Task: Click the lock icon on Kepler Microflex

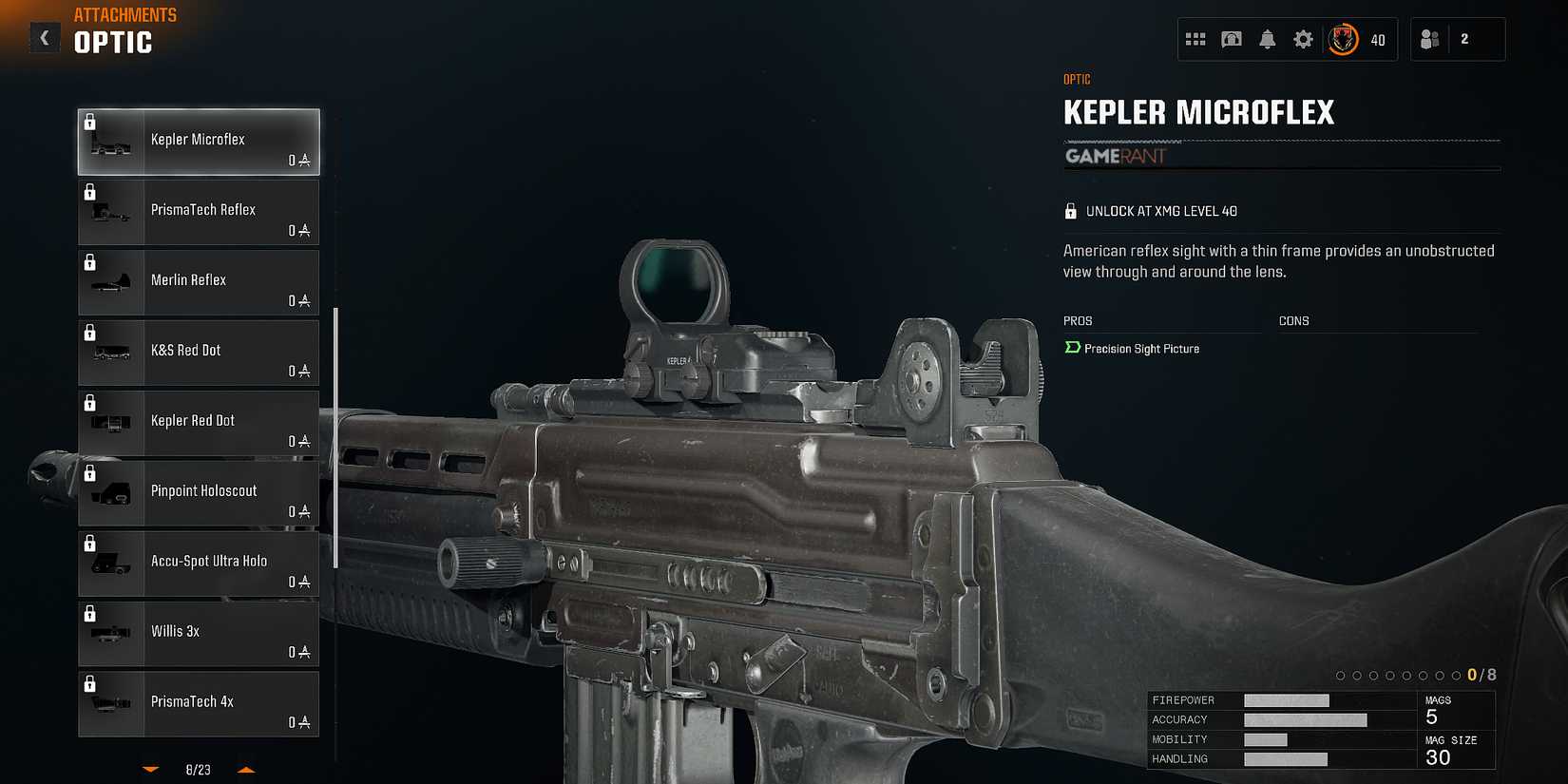Action: [x=90, y=121]
